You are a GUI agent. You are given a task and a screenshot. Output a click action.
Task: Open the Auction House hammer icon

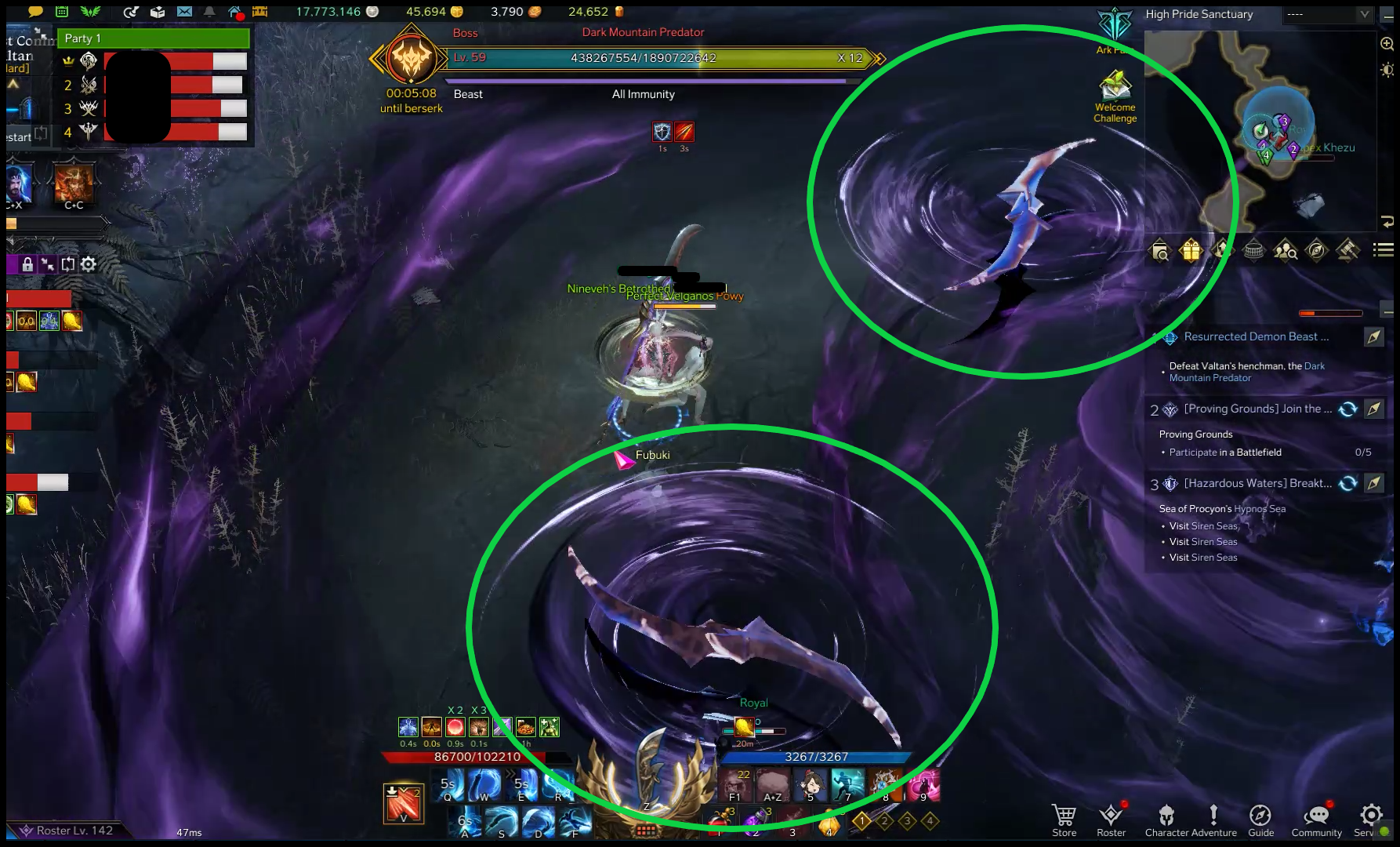pos(1347,251)
